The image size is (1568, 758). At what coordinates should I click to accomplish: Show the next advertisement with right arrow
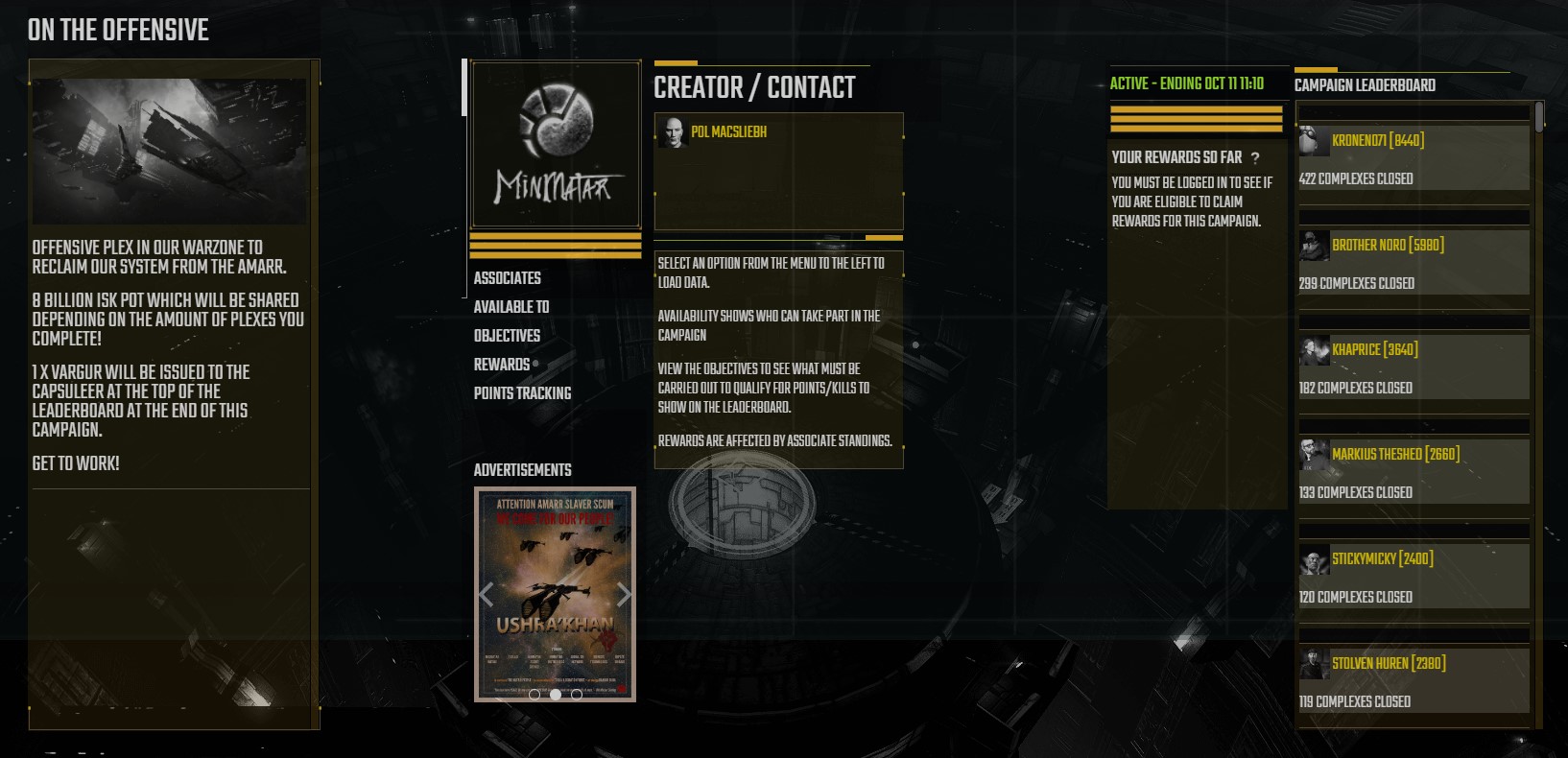624,595
